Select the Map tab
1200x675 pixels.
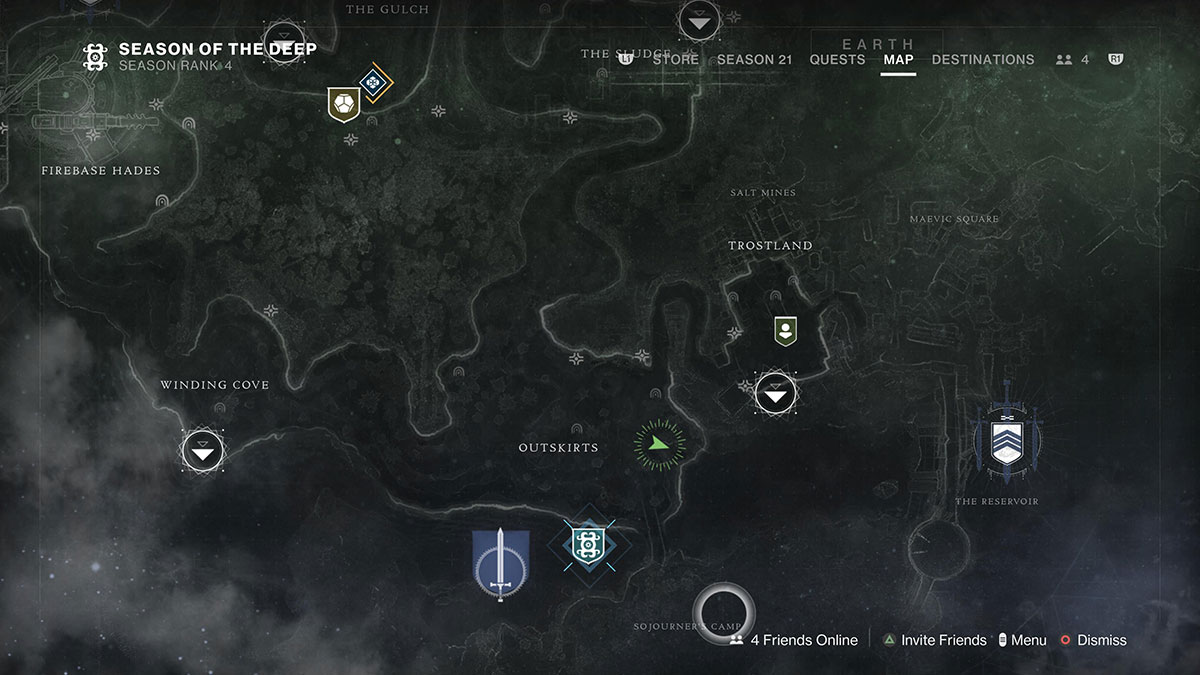[x=898, y=59]
